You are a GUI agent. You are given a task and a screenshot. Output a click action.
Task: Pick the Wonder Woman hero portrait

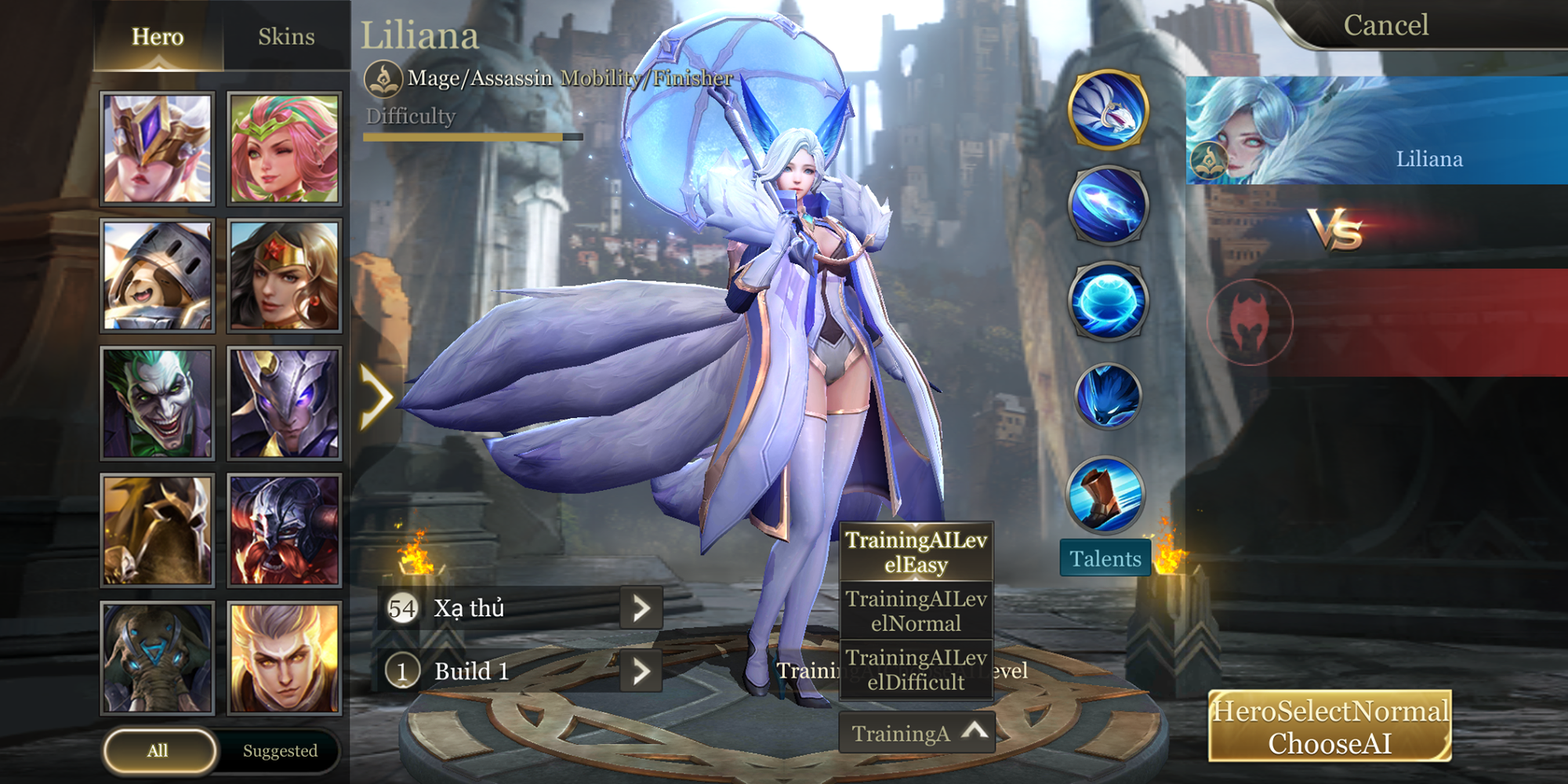pyautogui.click(x=285, y=275)
